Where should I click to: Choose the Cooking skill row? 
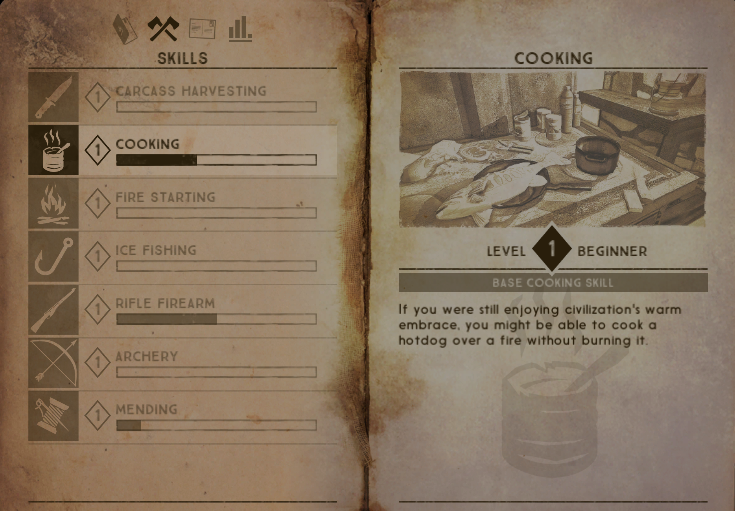pyautogui.click(x=183, y=150)
